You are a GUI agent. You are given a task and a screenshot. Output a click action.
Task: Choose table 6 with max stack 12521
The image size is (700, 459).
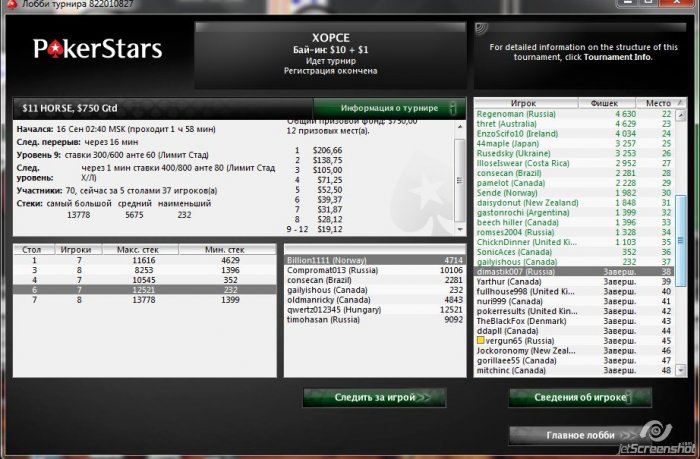[140, 290]
